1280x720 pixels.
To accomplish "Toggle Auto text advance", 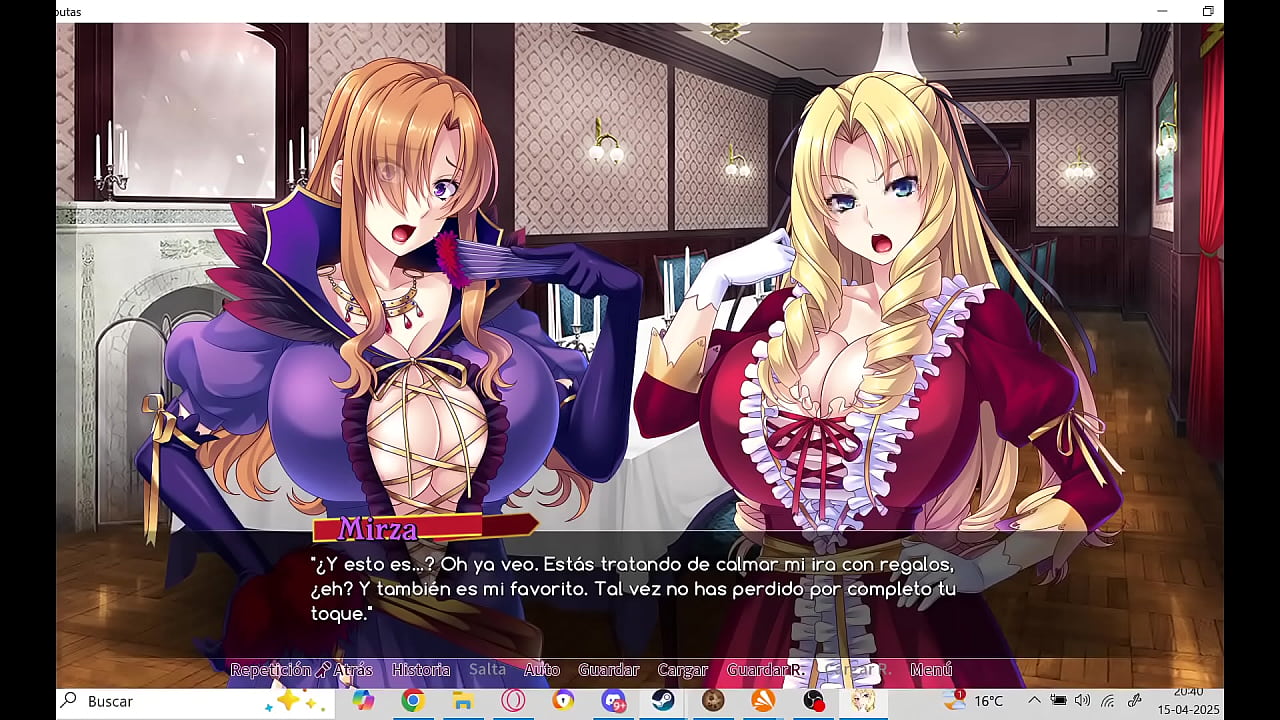I will [542, 670].
